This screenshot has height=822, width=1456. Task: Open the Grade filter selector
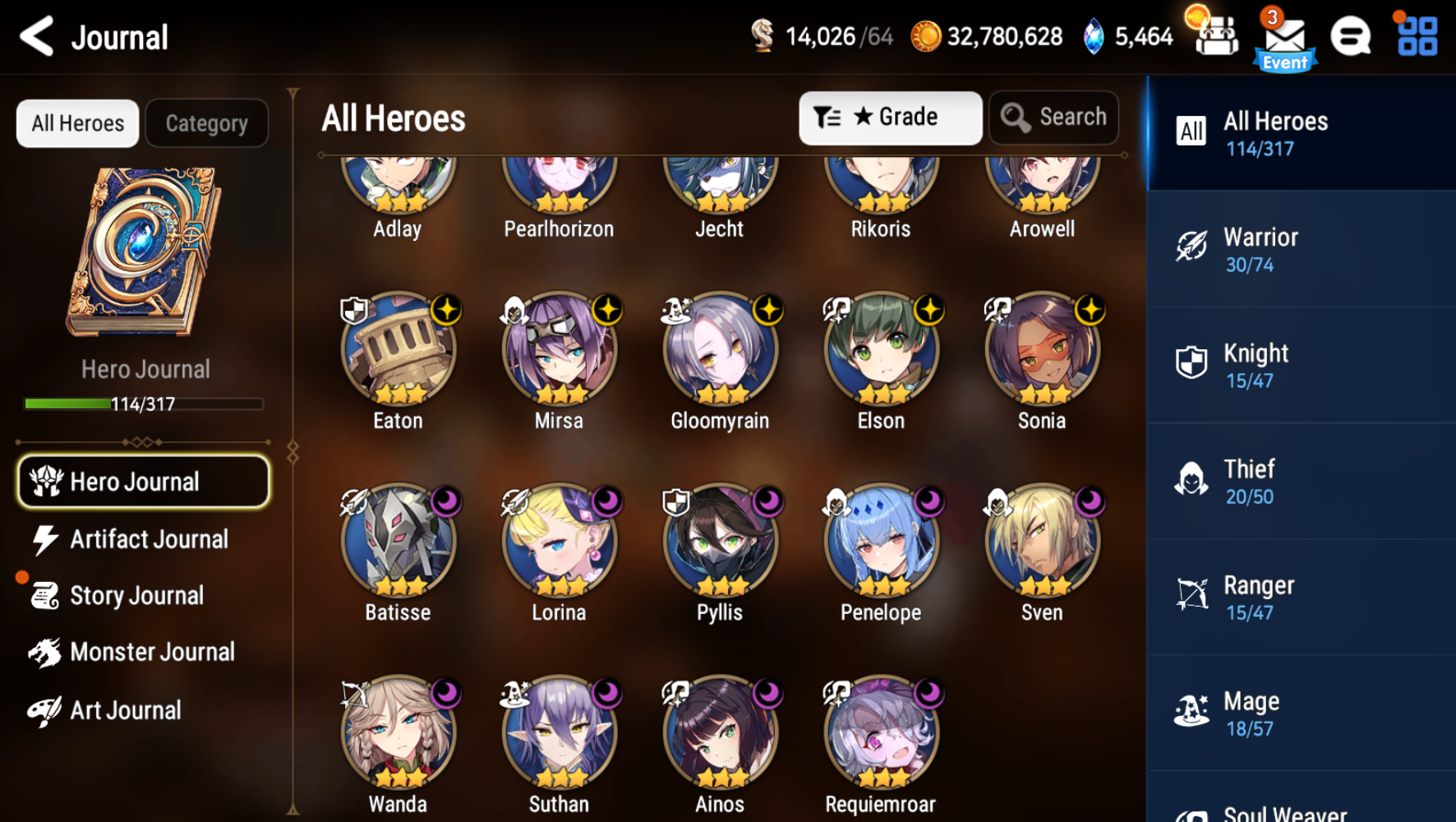(x=890, y=117)
